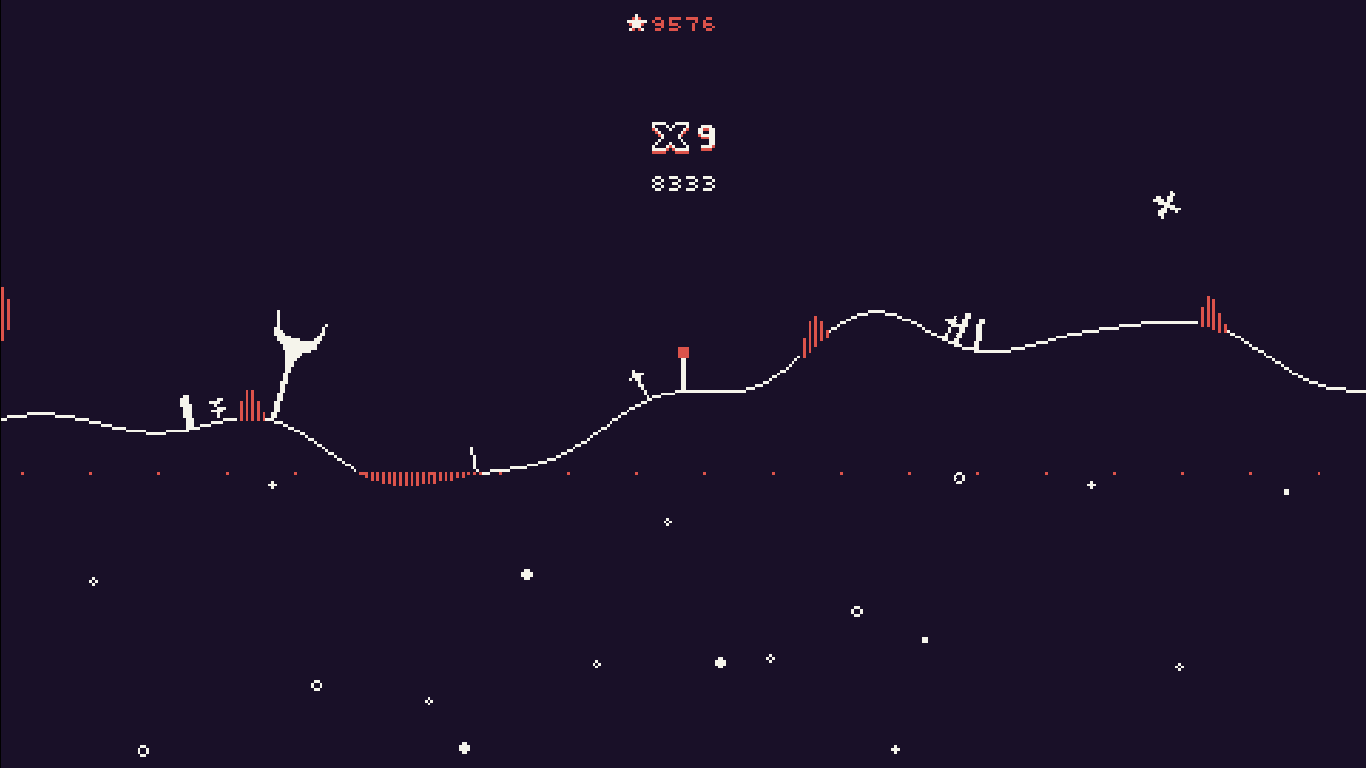Click the large white star below the left slope
The height and width of the screenshot is (768, 1366).
[x=527, y=573]
